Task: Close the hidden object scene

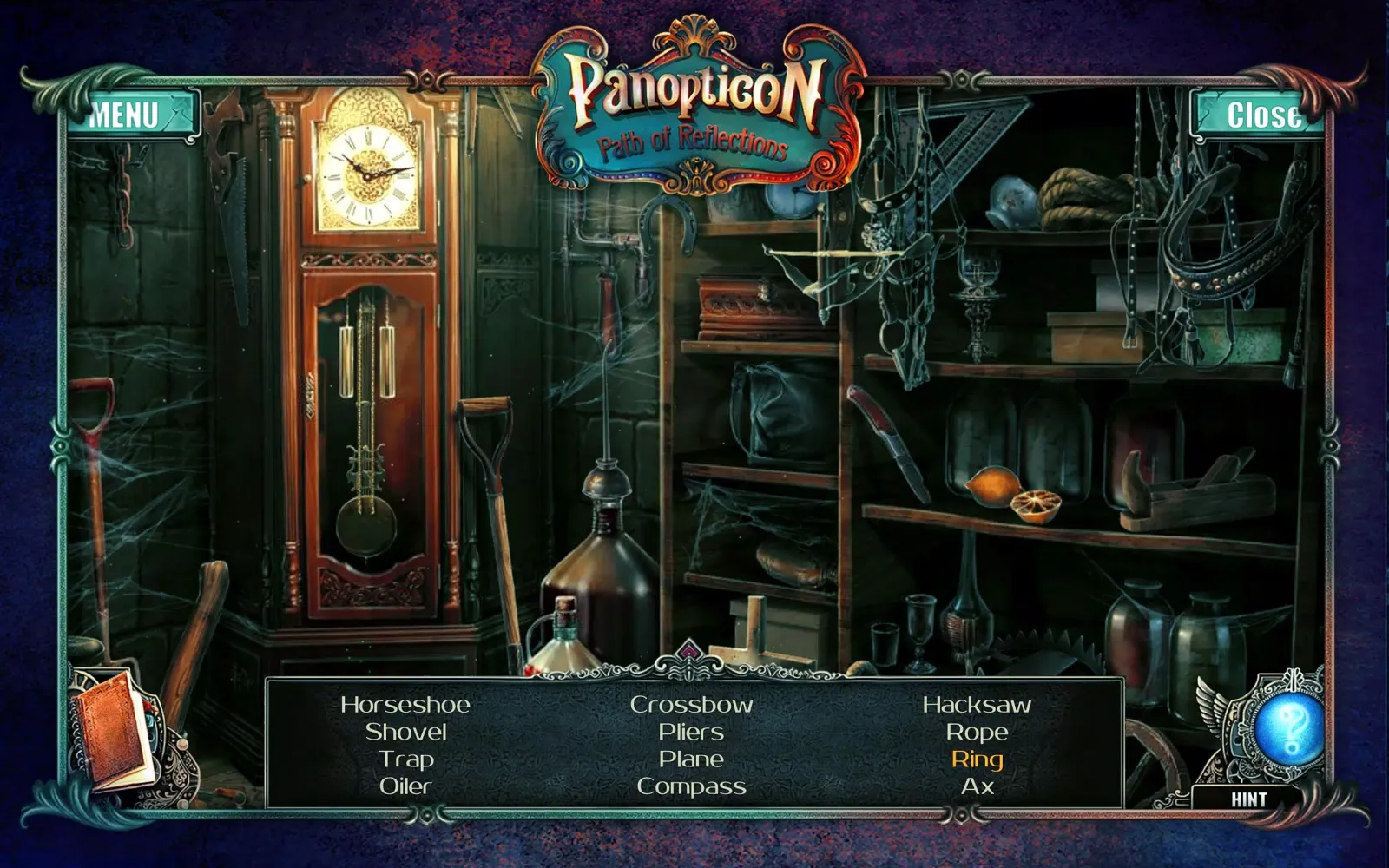Action: [1264, 111]
